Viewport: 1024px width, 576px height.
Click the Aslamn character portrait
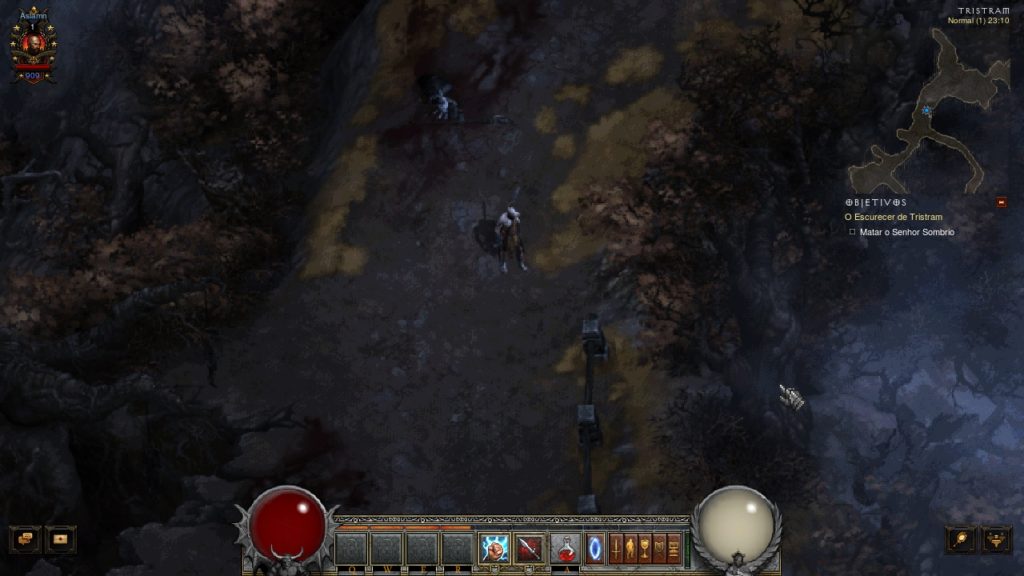33,46
